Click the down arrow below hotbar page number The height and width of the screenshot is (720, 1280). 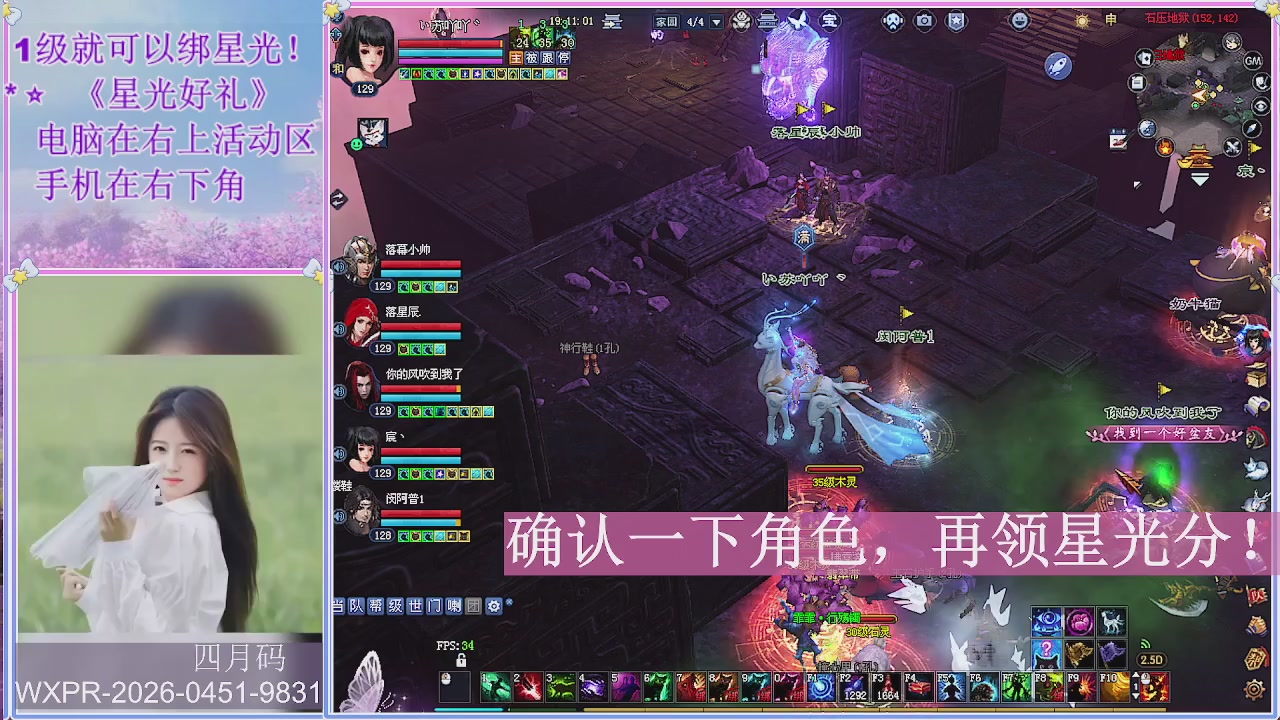click(x=1137, y=696)
